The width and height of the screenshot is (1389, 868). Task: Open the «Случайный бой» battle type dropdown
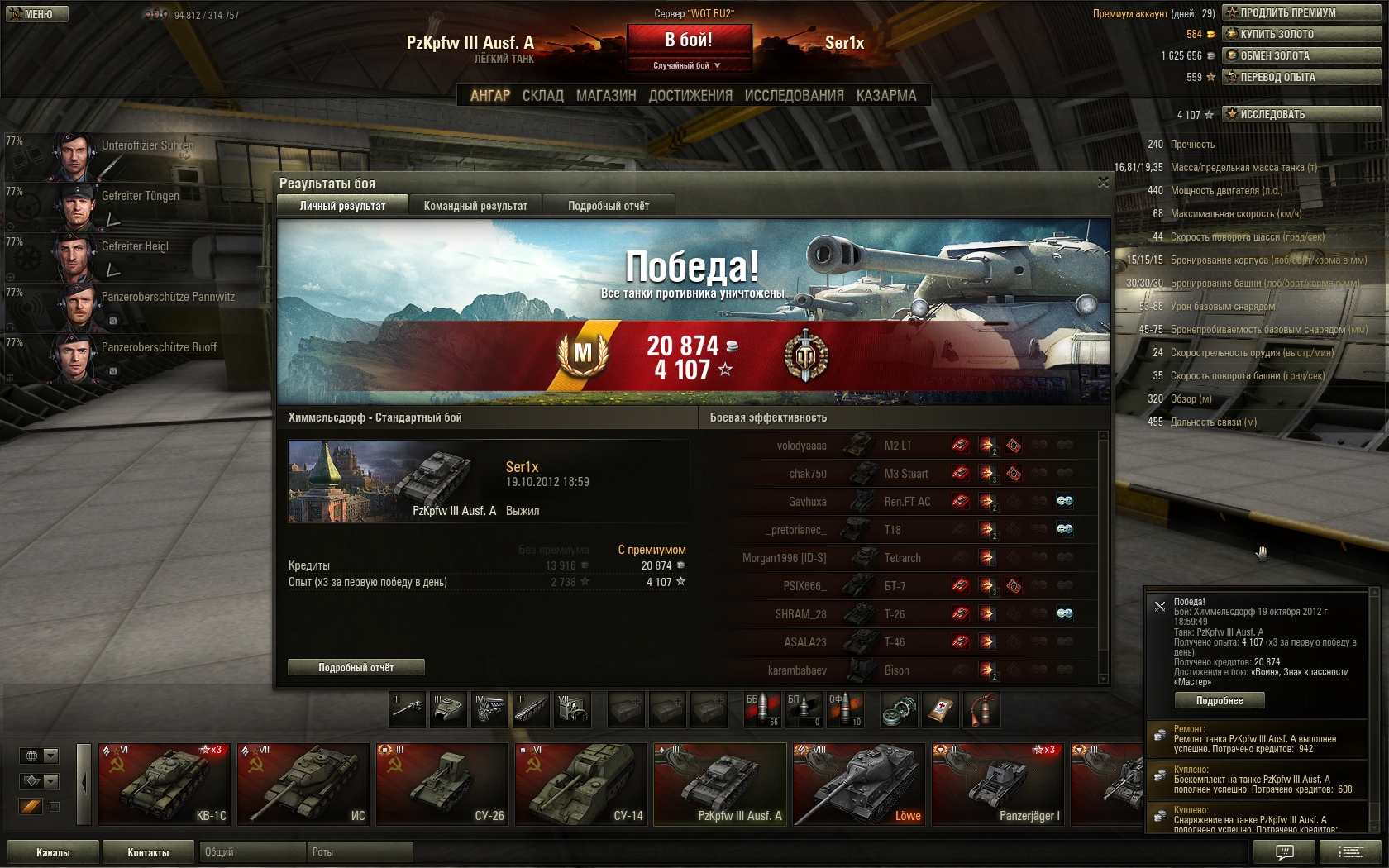coord(689,65)
